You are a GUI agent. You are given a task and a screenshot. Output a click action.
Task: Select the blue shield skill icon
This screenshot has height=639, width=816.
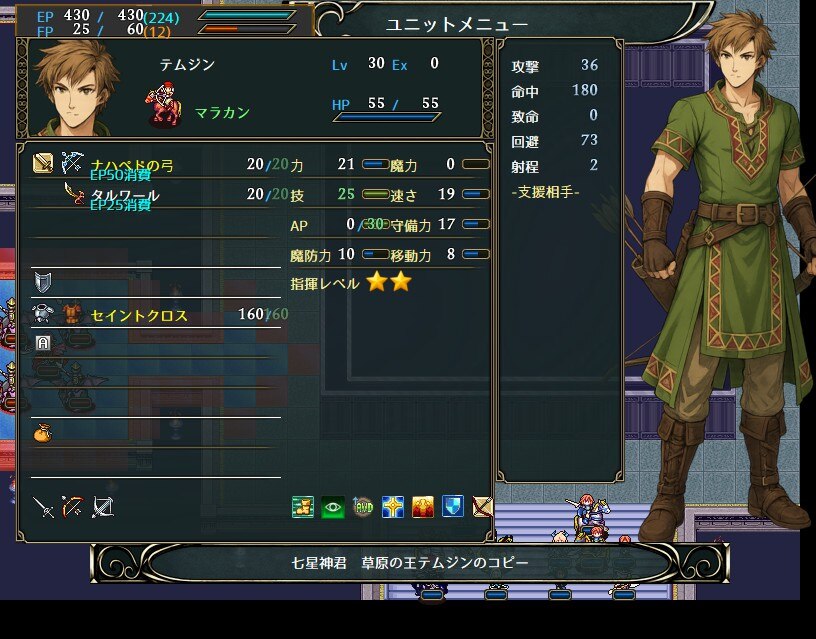pyautogui.click(x=453, y=507)
